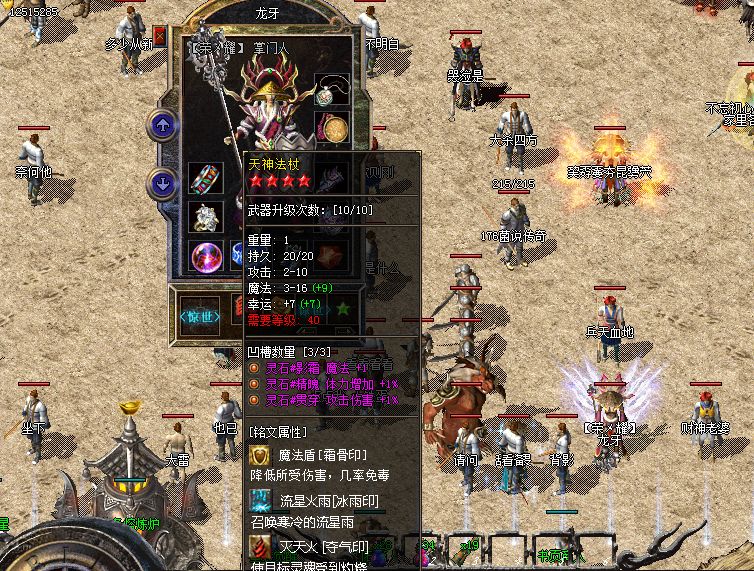This screenshot has height=571, width=754.
Task: Select the gold medal equipment slot
Action: click(333, 130)
